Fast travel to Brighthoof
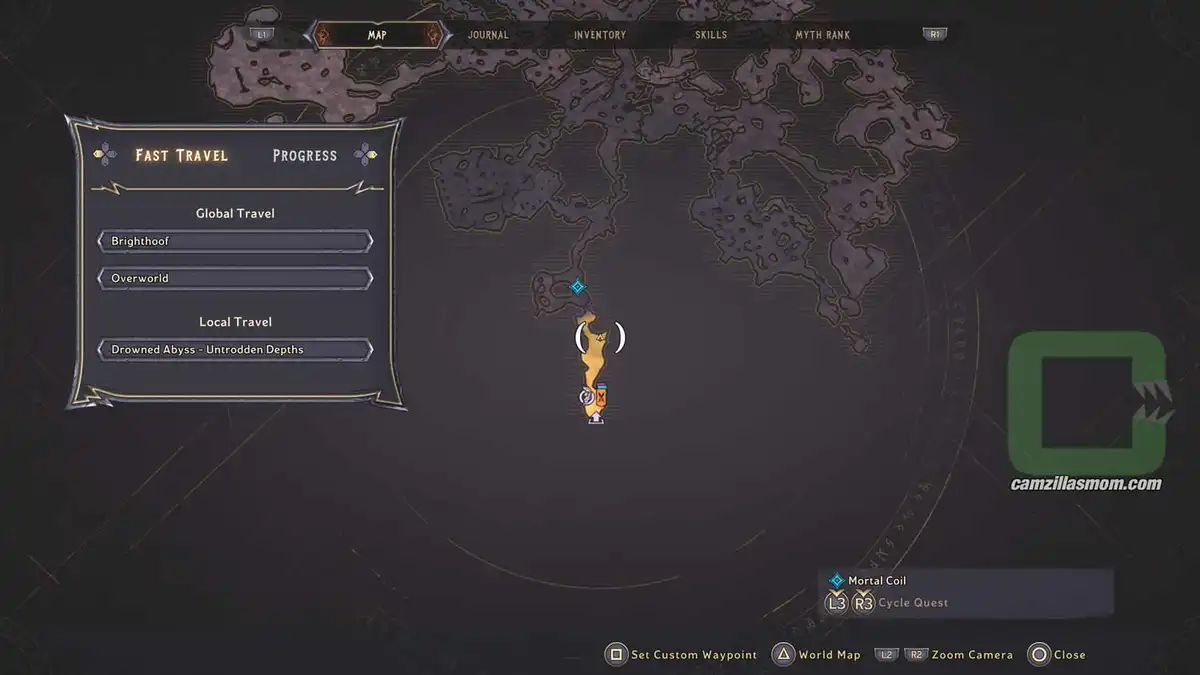Viewport: 1200px width, 675px height. (x=235, y=242)
